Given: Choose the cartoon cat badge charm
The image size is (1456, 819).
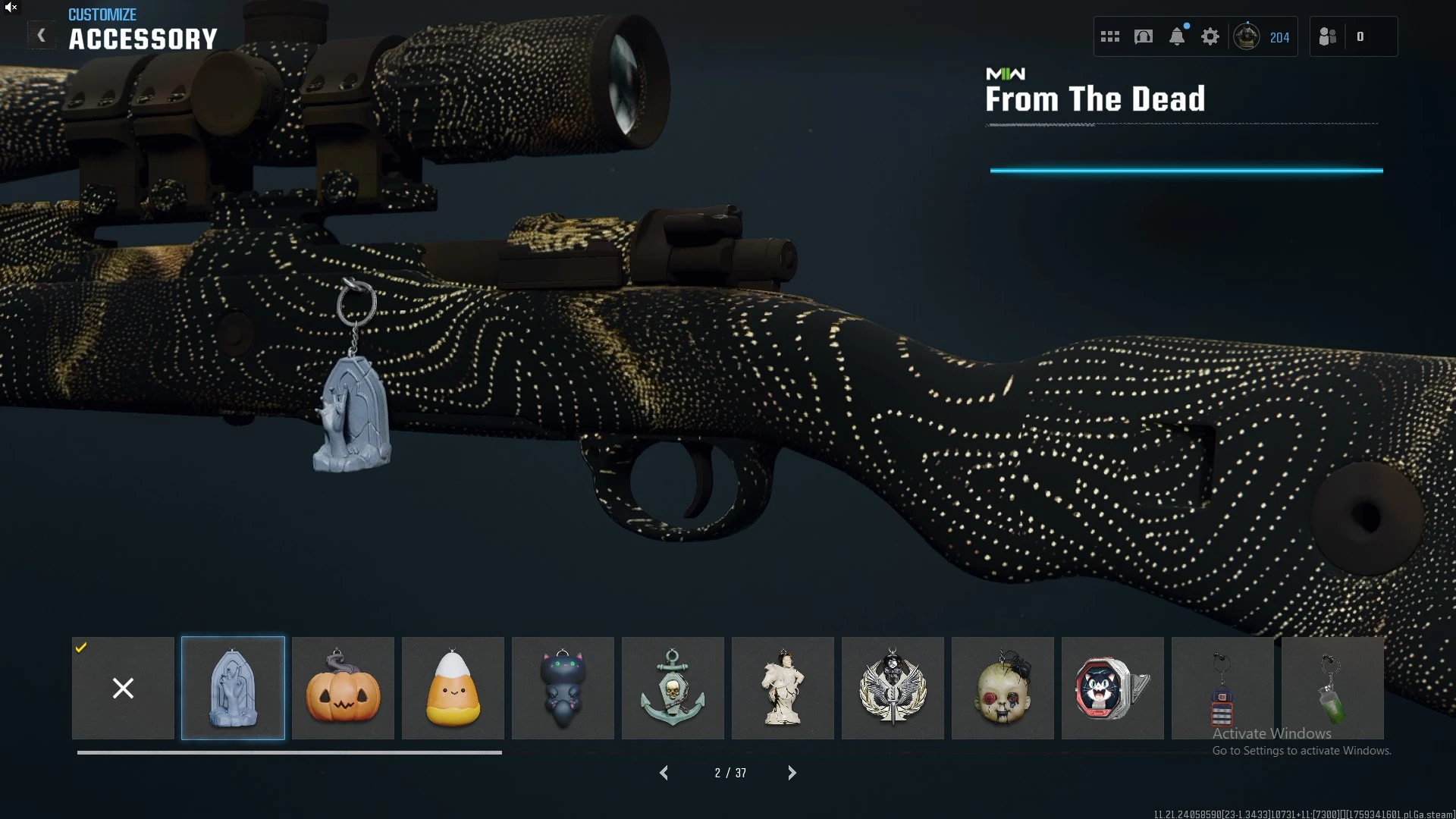Looking at the screenshot, I should (x=1112, y=688).
